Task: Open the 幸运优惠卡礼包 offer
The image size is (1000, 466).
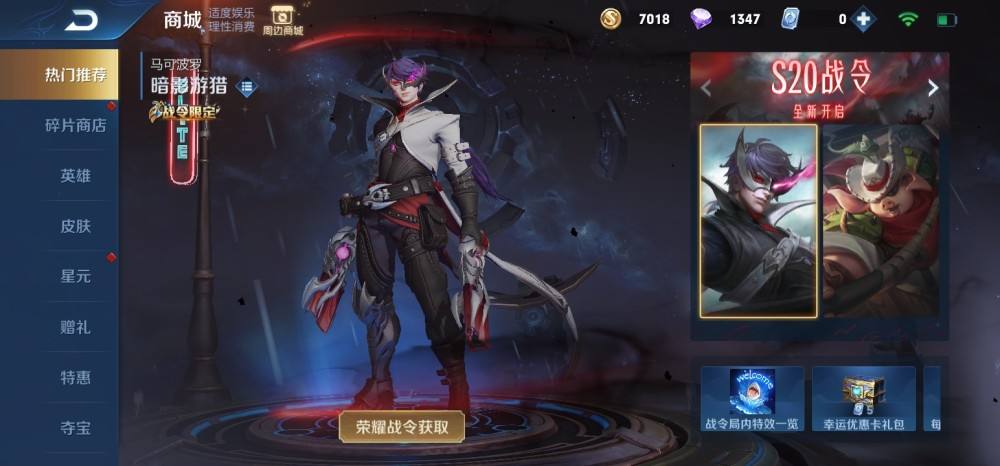Action: pos(863,399)
